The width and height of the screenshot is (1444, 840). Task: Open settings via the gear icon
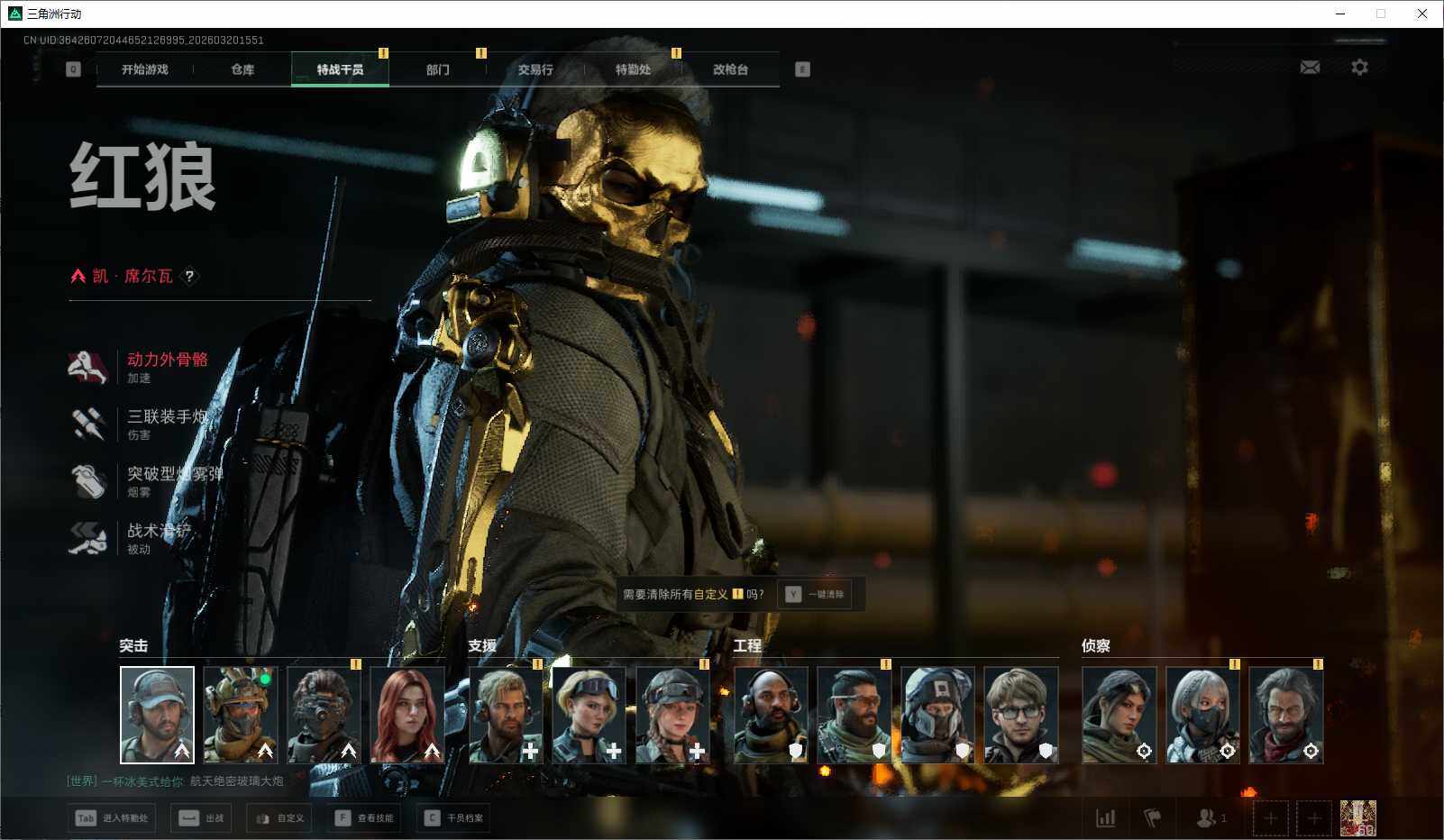1359,68
